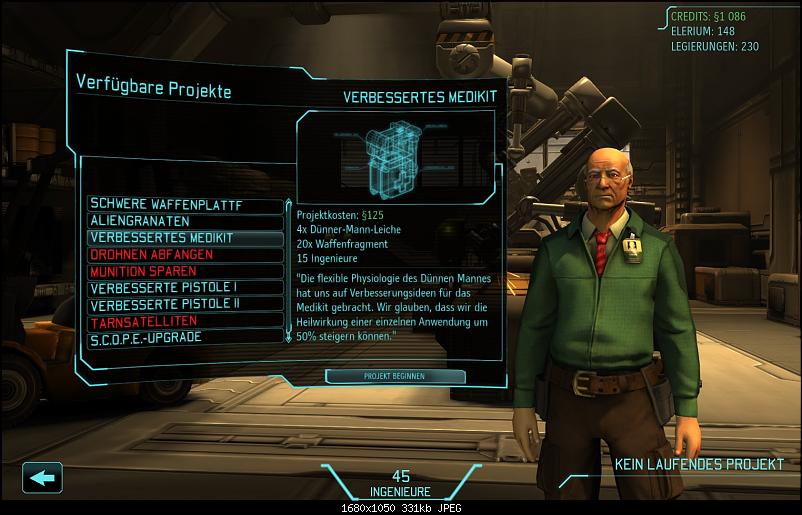Click the project list scrollbar down arrow
This screenshot has height=515, width=802.
click(x=289, y=339)
